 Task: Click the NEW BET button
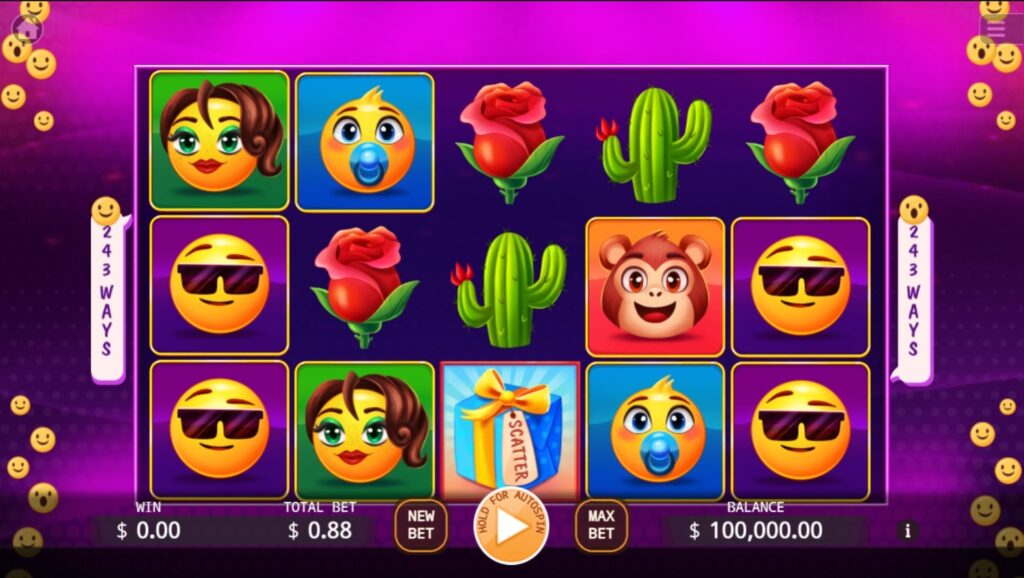coord(421,525)
